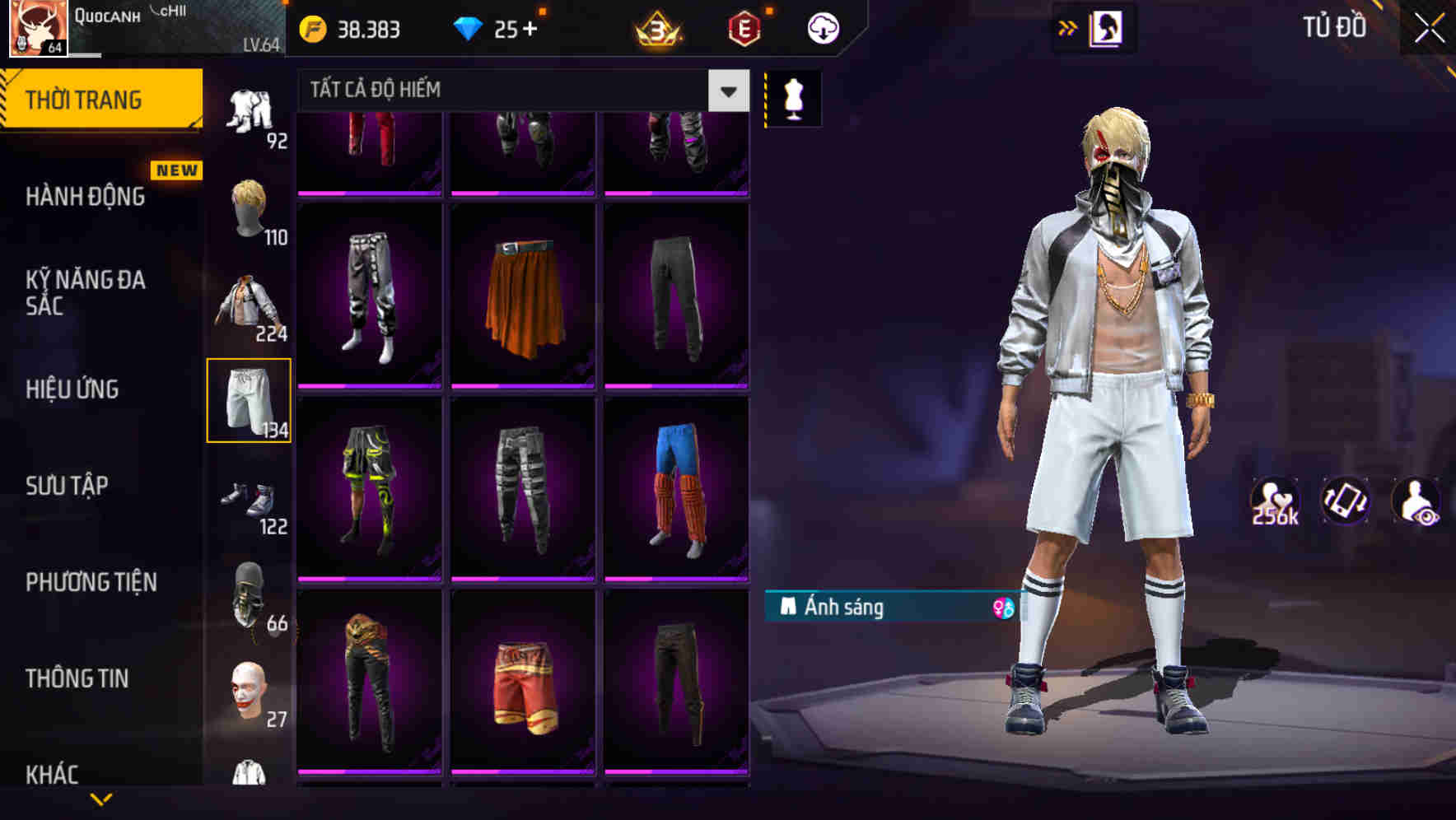
Task: Click the double-arrow expander near the wardrobe icon
Action: tap(1066, 27)
